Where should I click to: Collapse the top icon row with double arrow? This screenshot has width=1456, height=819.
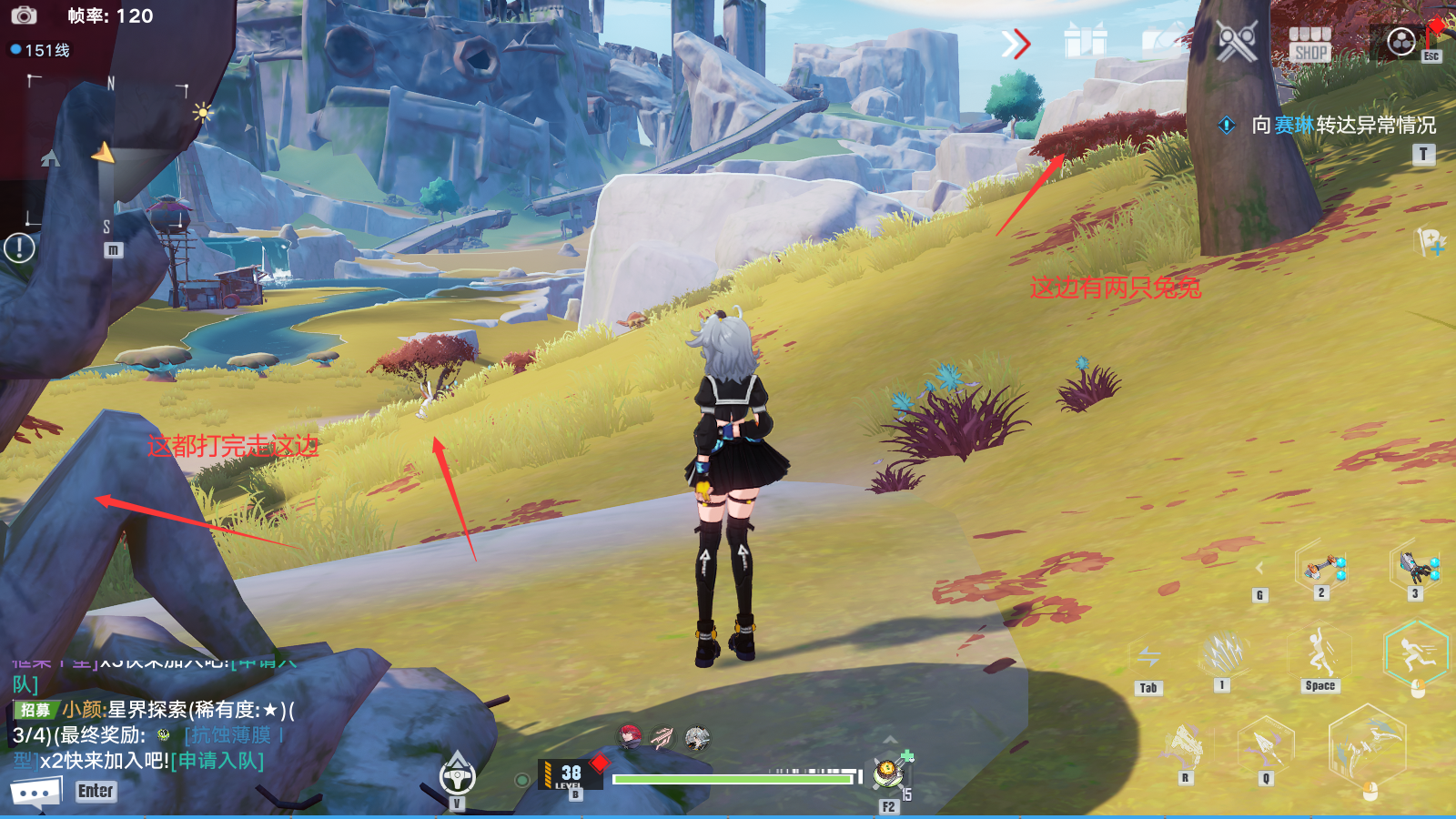point(1016,43)
